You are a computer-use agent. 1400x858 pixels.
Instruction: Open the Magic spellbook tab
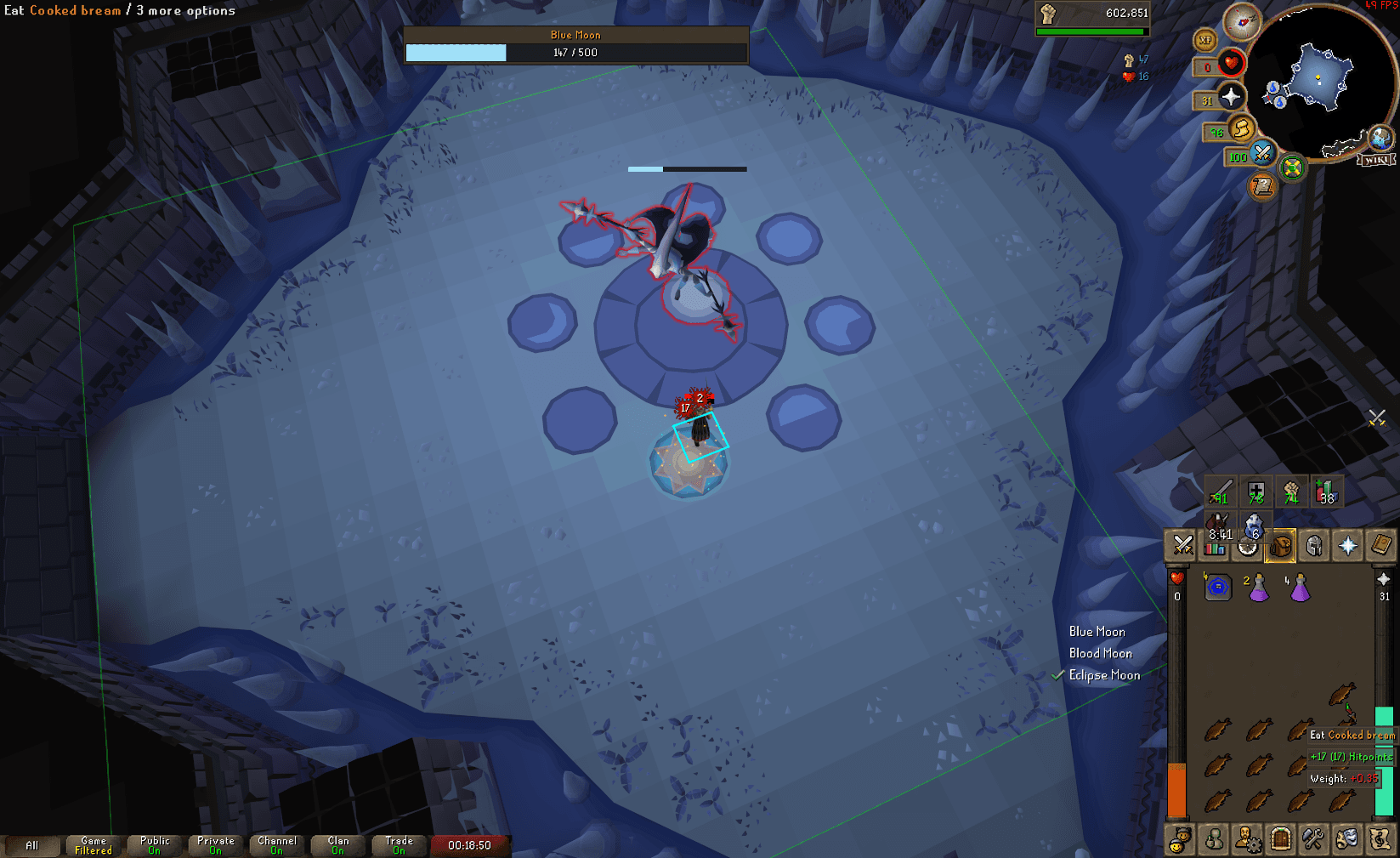(1380, 547)
